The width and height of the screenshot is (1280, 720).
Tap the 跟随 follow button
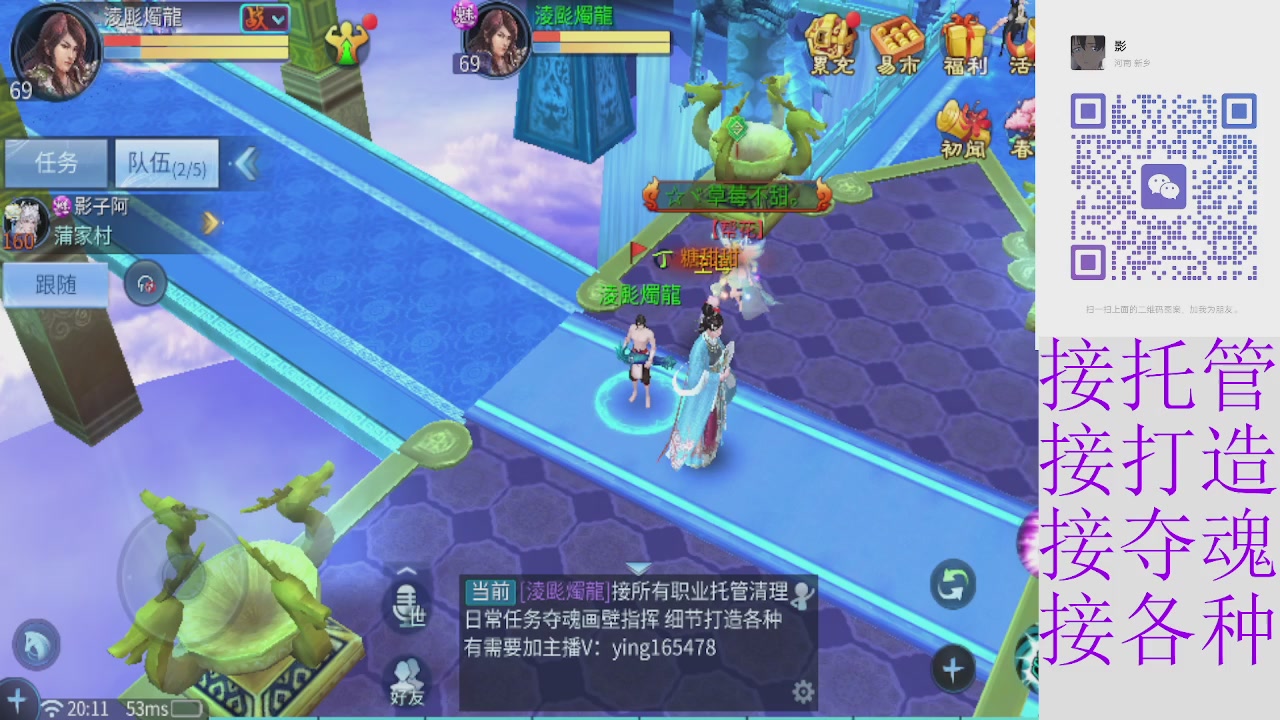click(55, 285)
